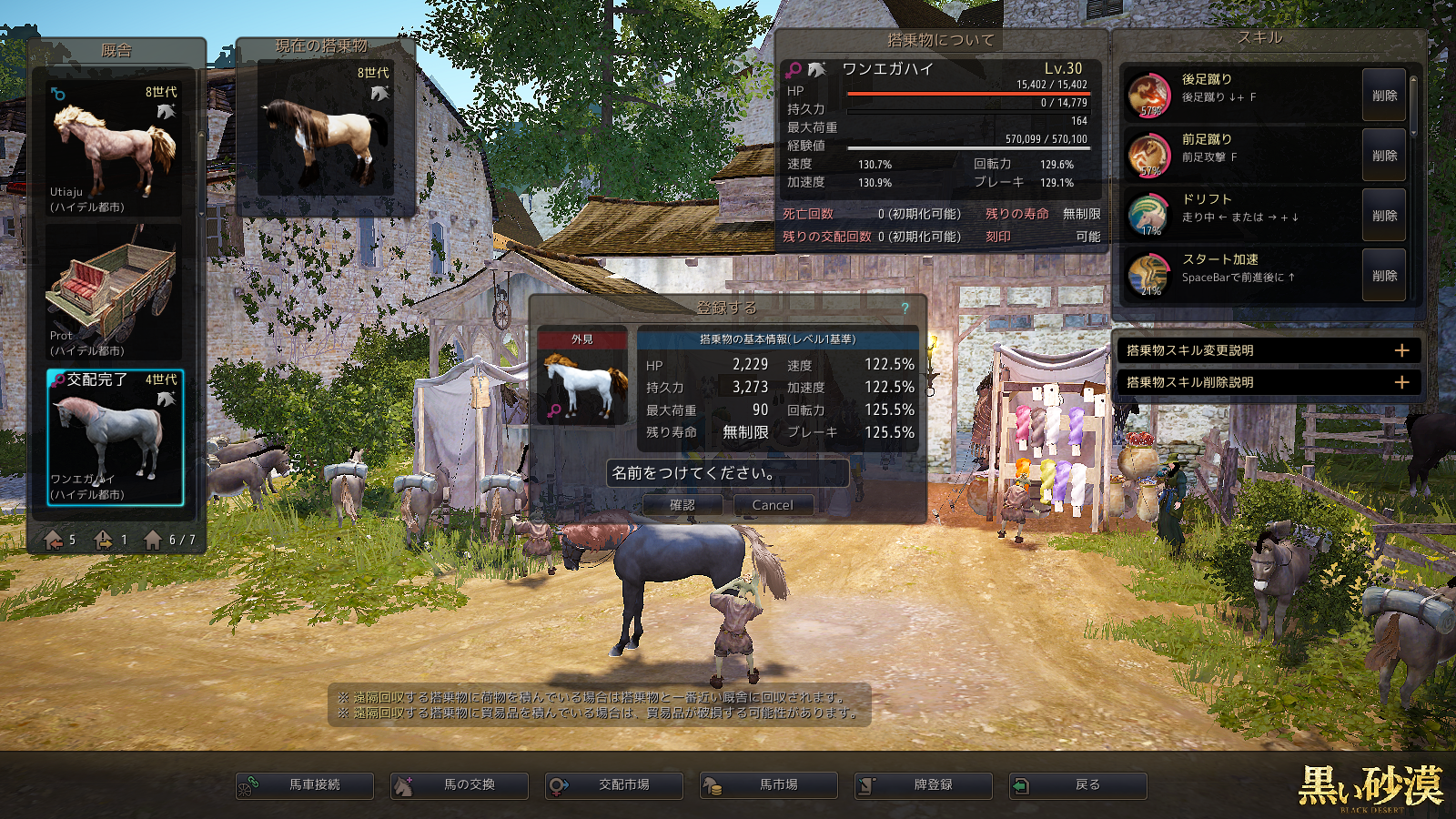Delete the 後足蹴り skill
The height and width of the screenshot is (819, 1456).
coord(1384,96)
